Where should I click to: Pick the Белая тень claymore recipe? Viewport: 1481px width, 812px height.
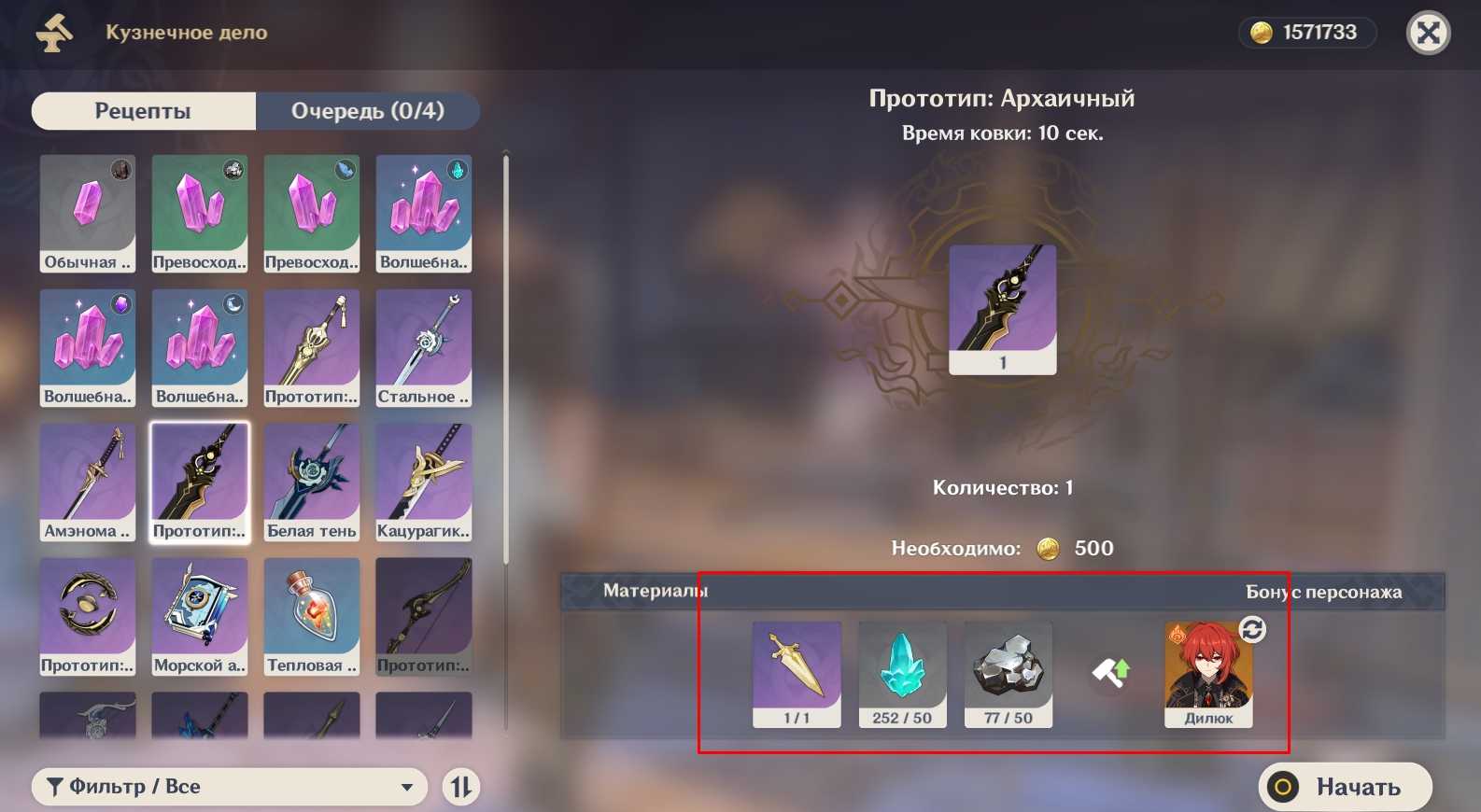tap(311, 482)
